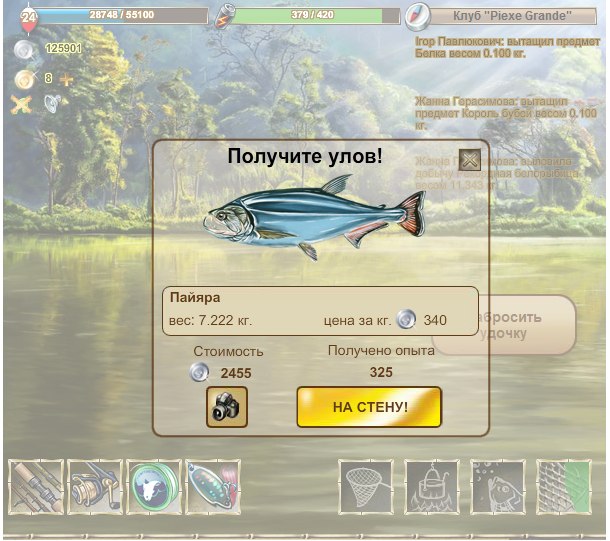The image size is (610, 541).
Task: Hang the catch with НА СТЕНУ! button
Action: point(368,407)
